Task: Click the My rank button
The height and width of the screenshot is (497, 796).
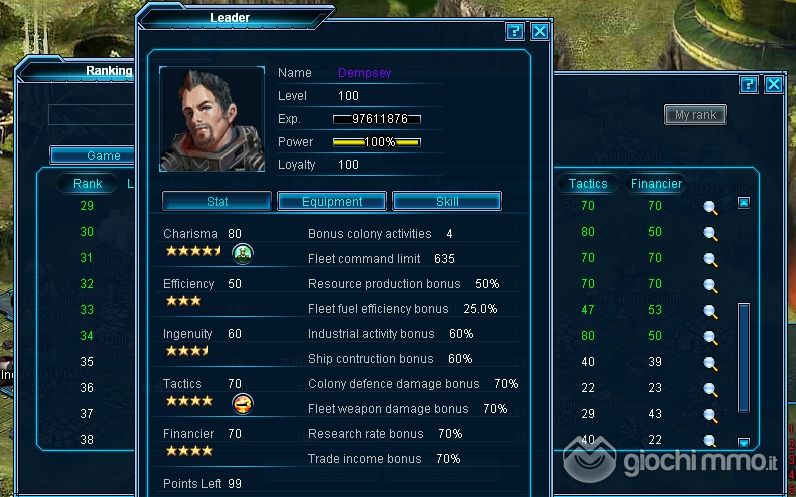Action: coord(695,115)
